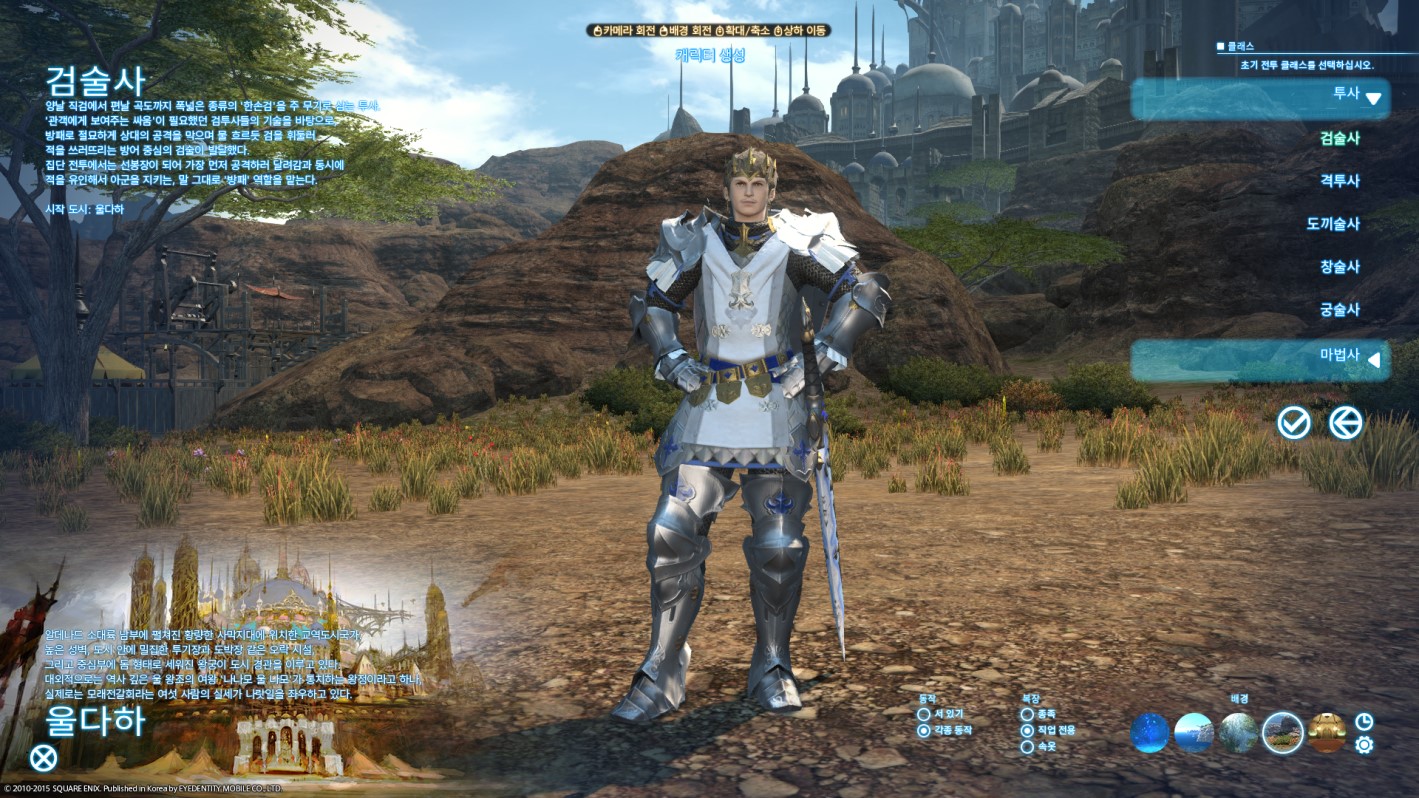This screenshot has height=798, width=1419.
Task: Select the 서 있기 pose option
Action: pyautogui.click(x=924, y=714)
